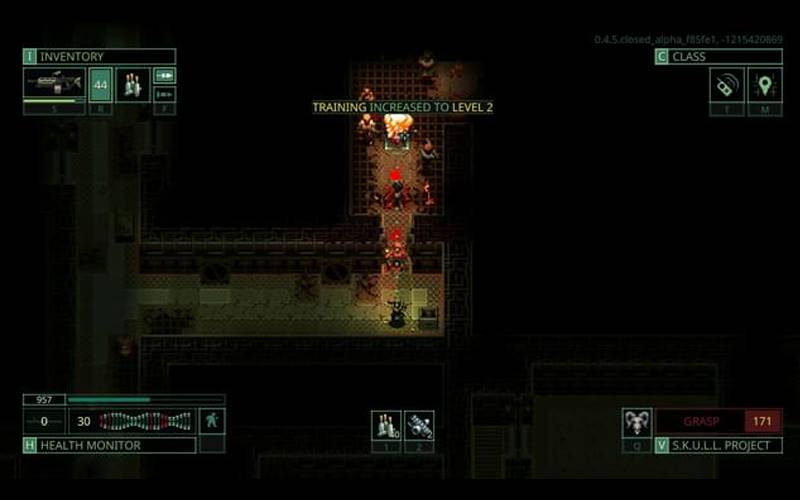The height and width of the screenshot is (500, 800).
Task: Activate the scanner signal device icon
Action: [x=726, y=85]
